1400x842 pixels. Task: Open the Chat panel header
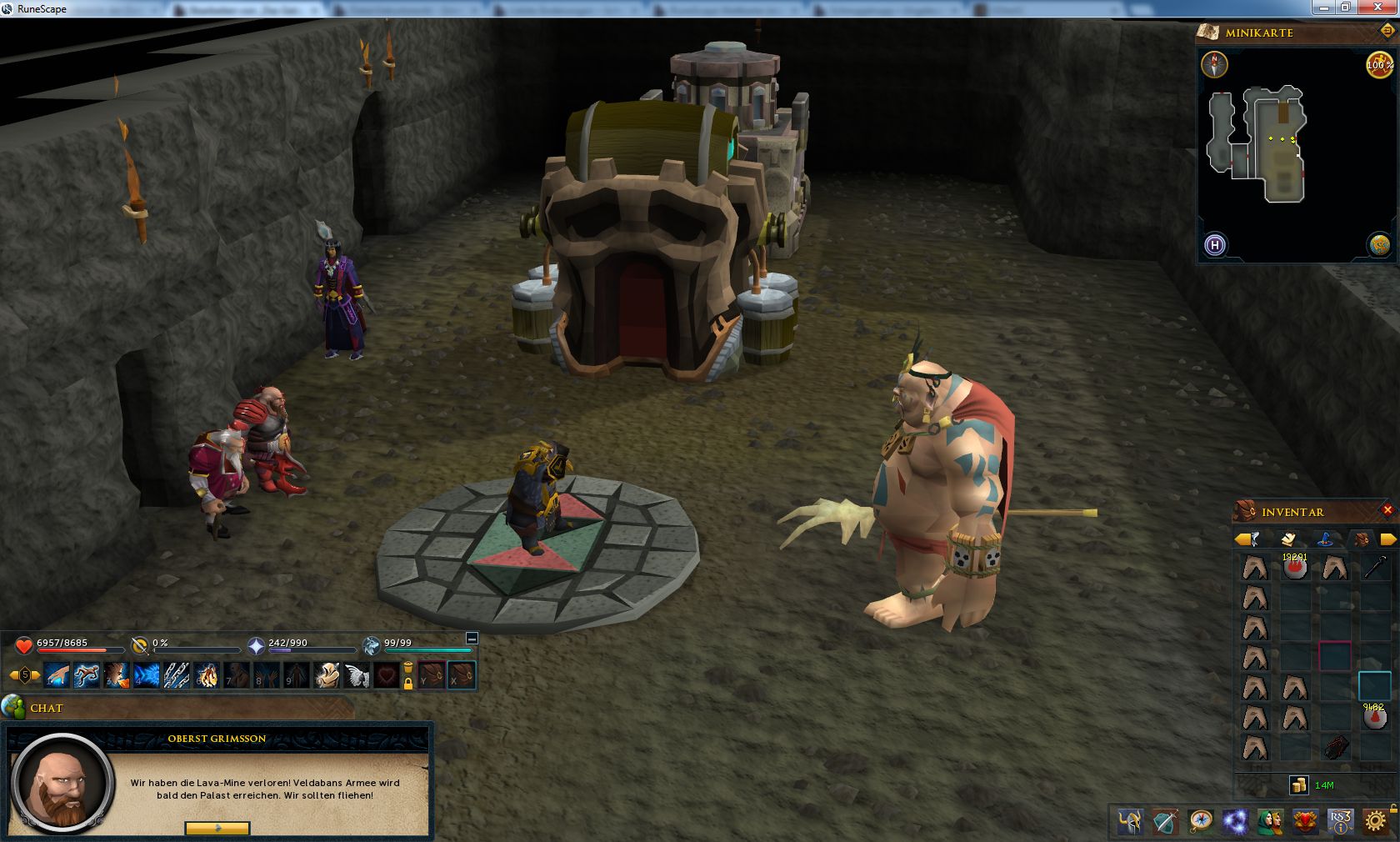coord(47,708)
